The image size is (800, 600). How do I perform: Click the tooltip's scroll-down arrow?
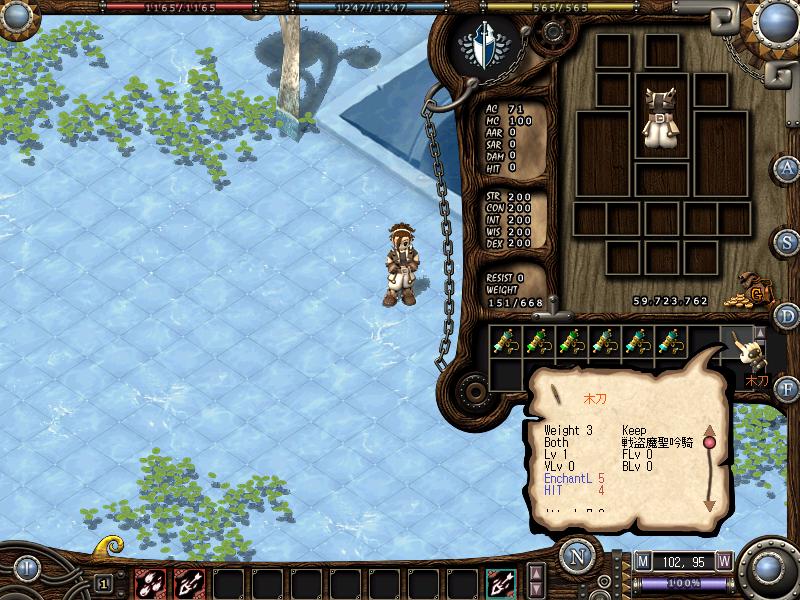point(710,504)
